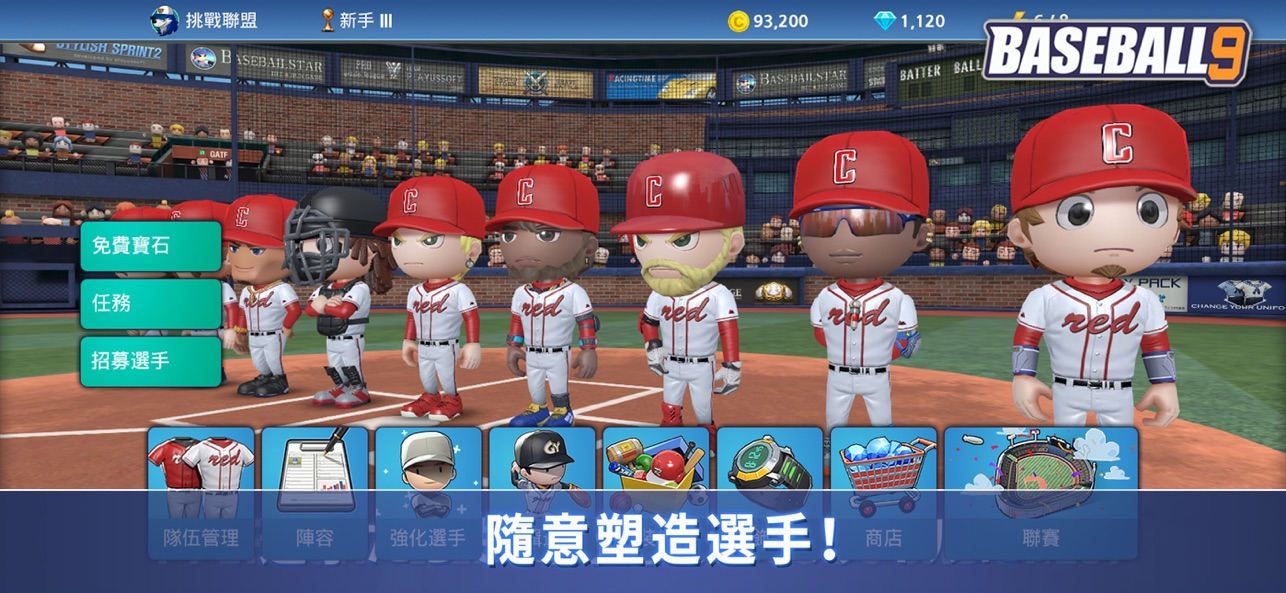Start 聯賽 league play stadium tile
This screenshot has width=1286, height=593.
1040,492
